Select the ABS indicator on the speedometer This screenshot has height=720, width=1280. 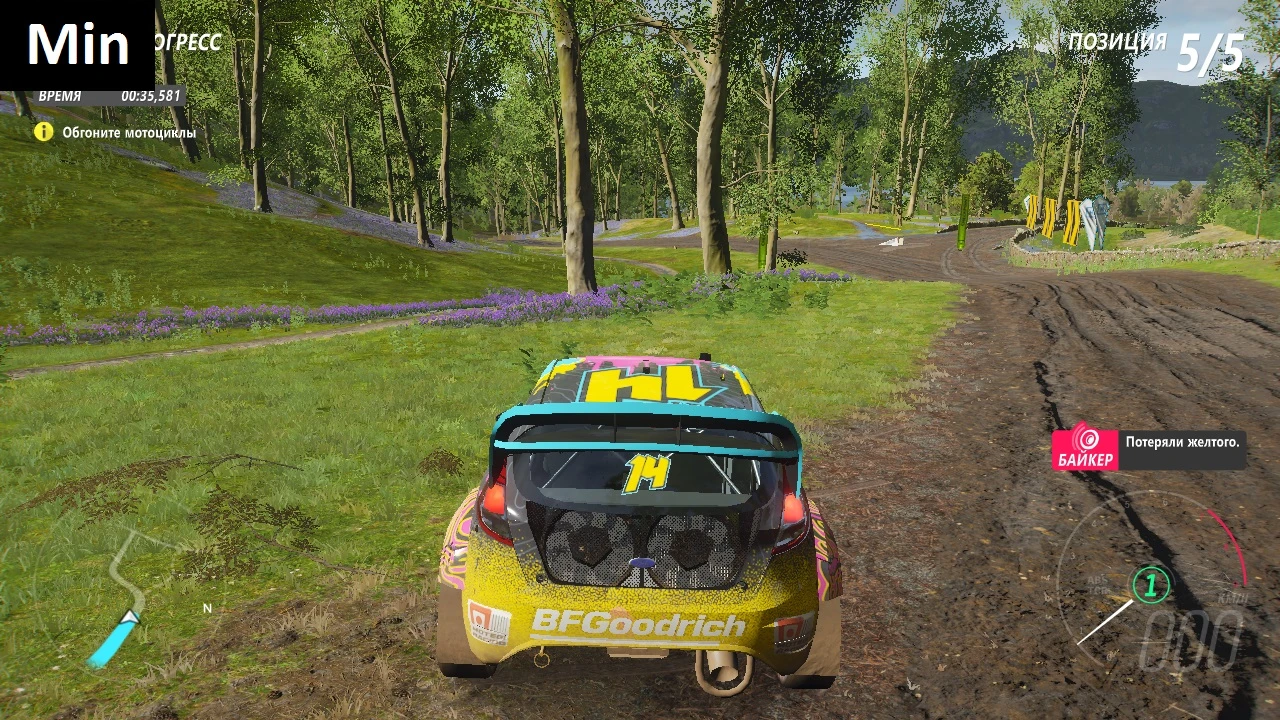pos(1095,579)
